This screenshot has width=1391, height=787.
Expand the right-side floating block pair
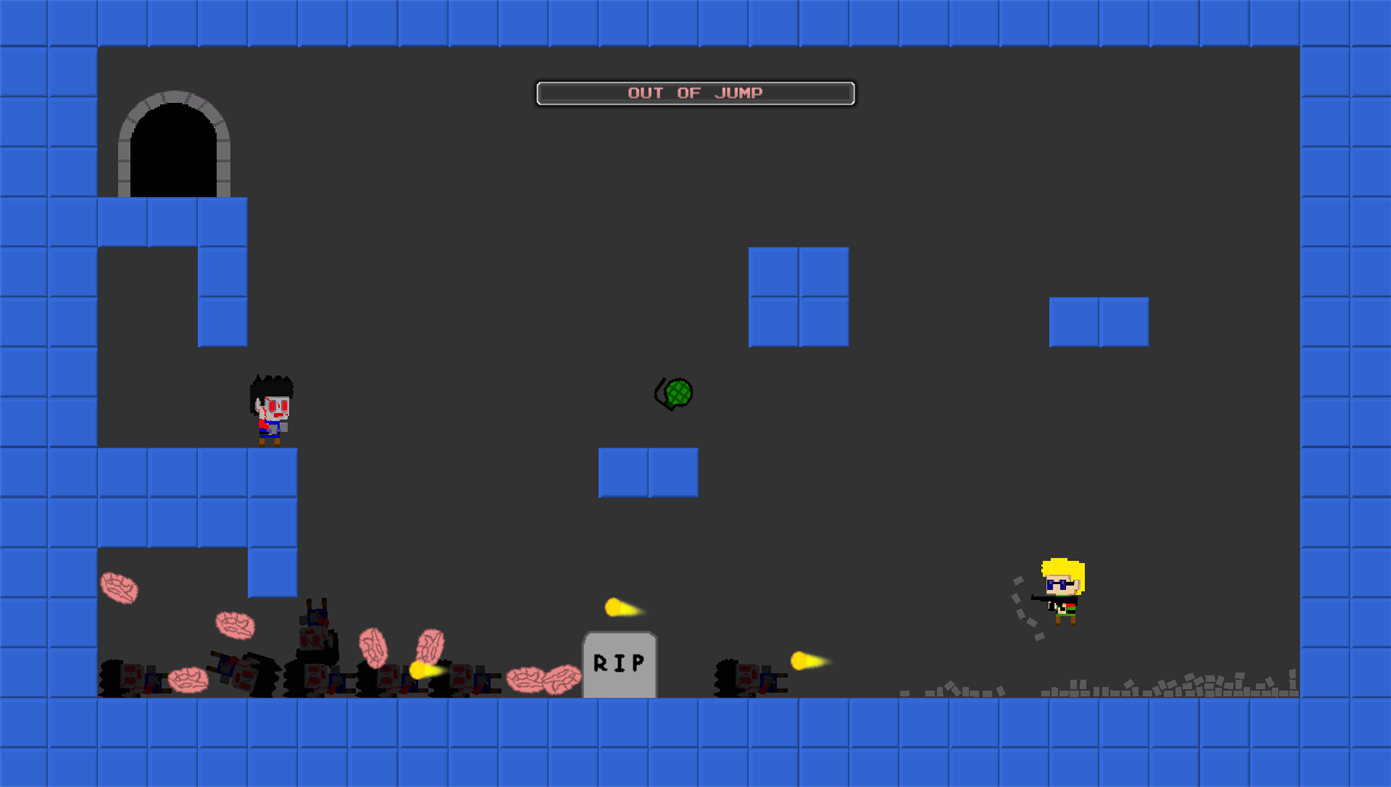coord(1098,321)
